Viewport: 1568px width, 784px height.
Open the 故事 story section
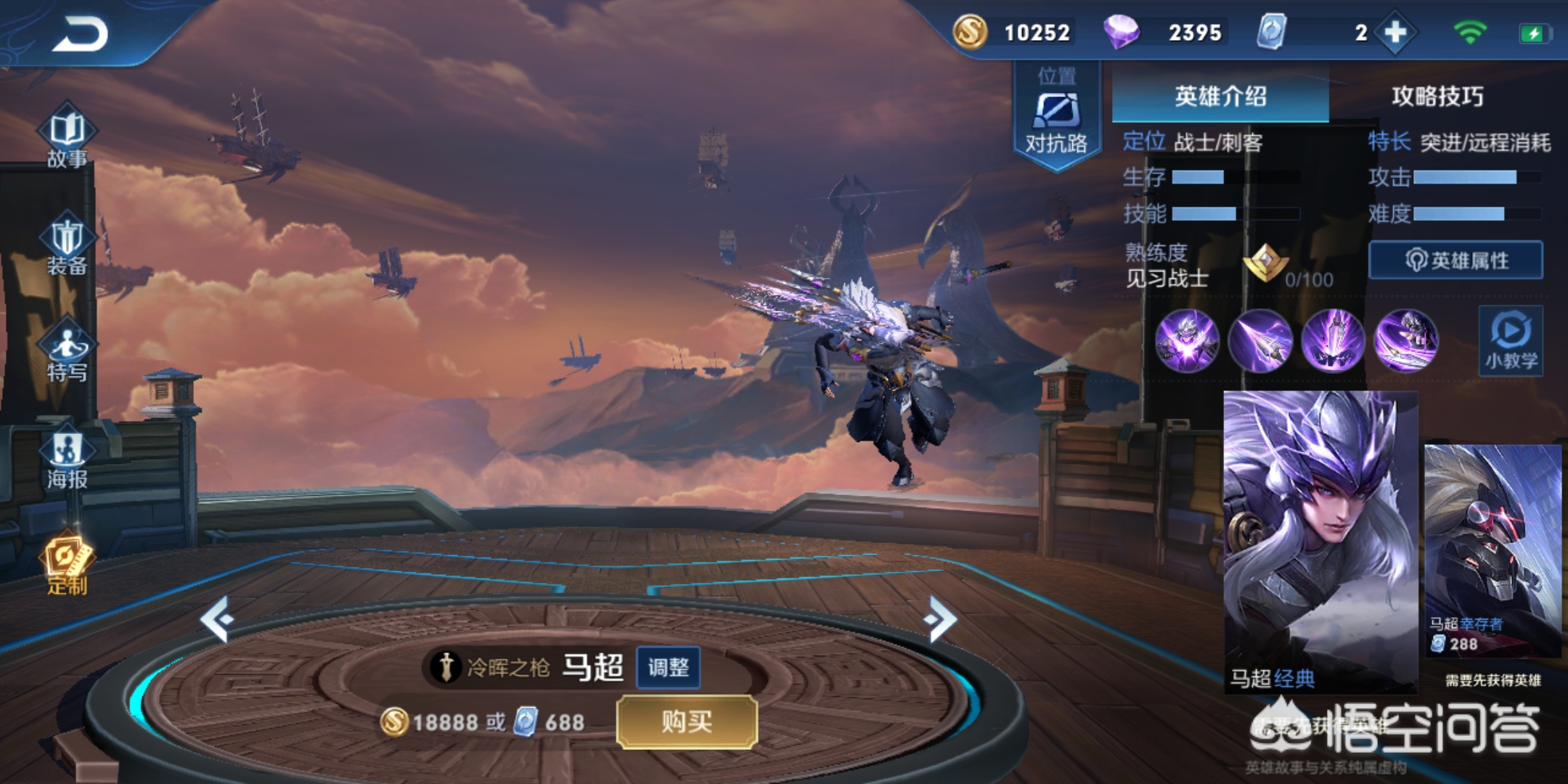[x=67, y=138]
